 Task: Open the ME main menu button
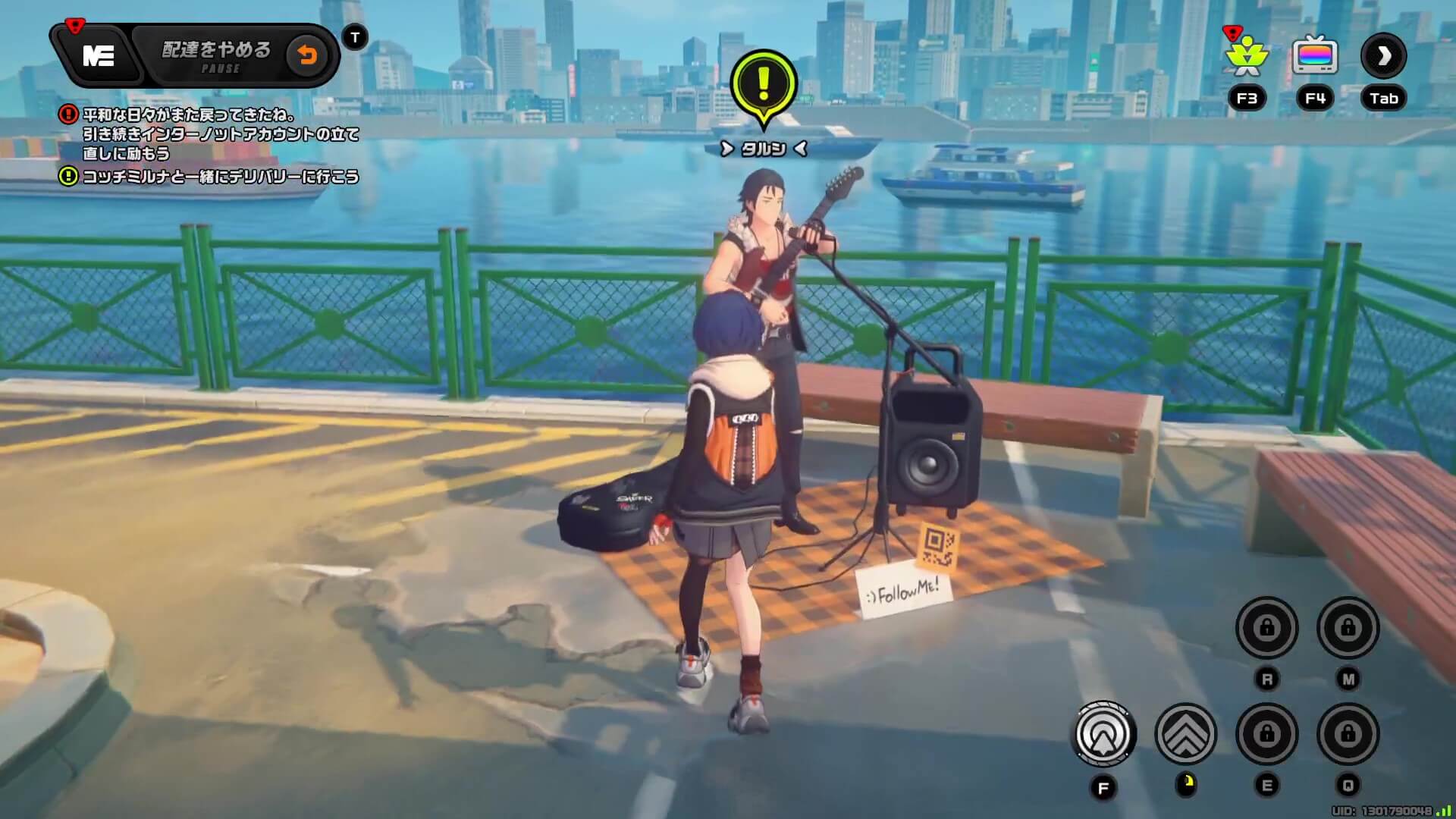click(98, 55)
